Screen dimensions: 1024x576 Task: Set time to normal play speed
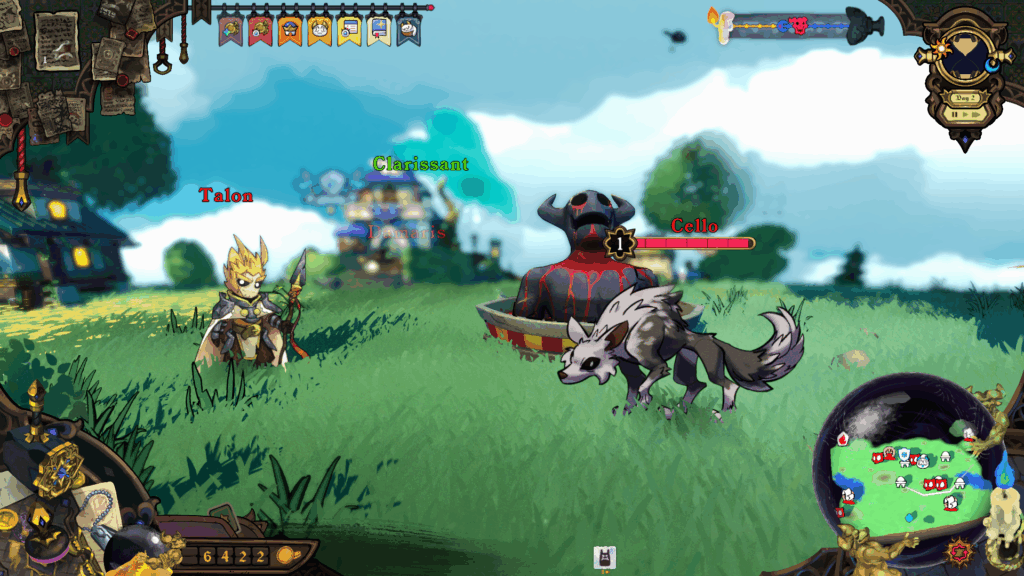coord(966,115)
